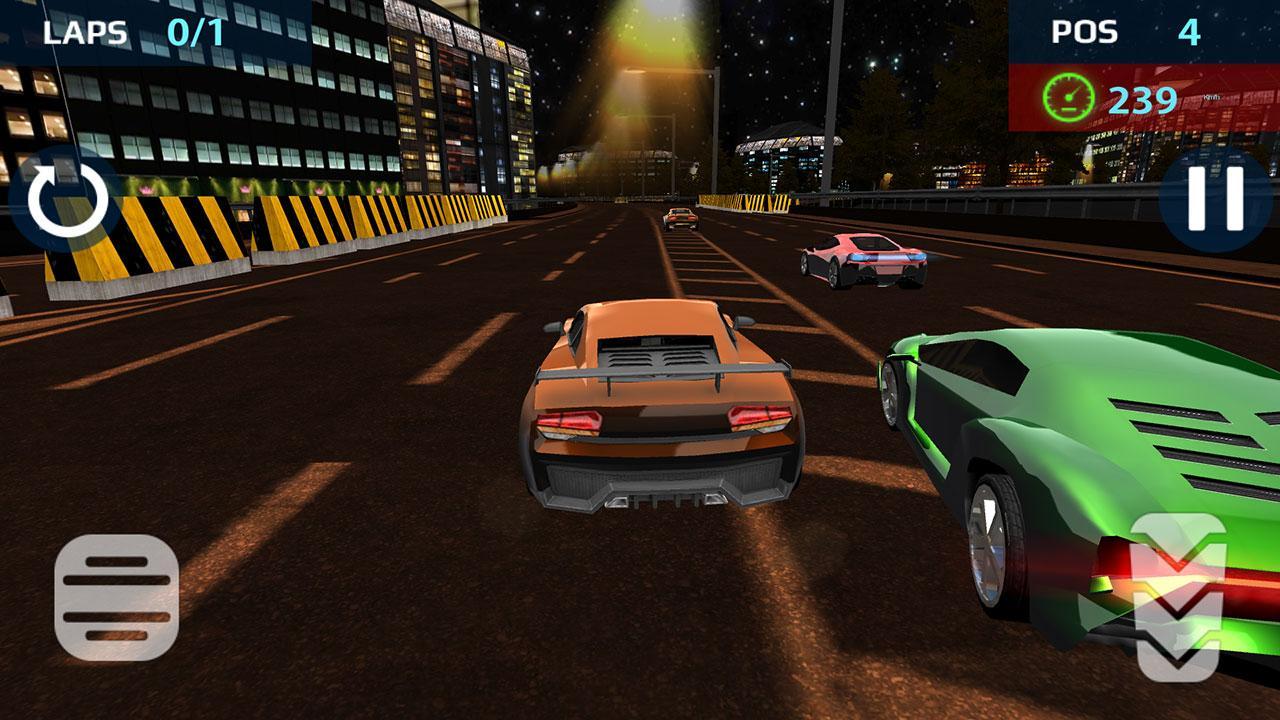Tap the pink car ahead on the road
1280x720 pixels.
click(865, 262)
